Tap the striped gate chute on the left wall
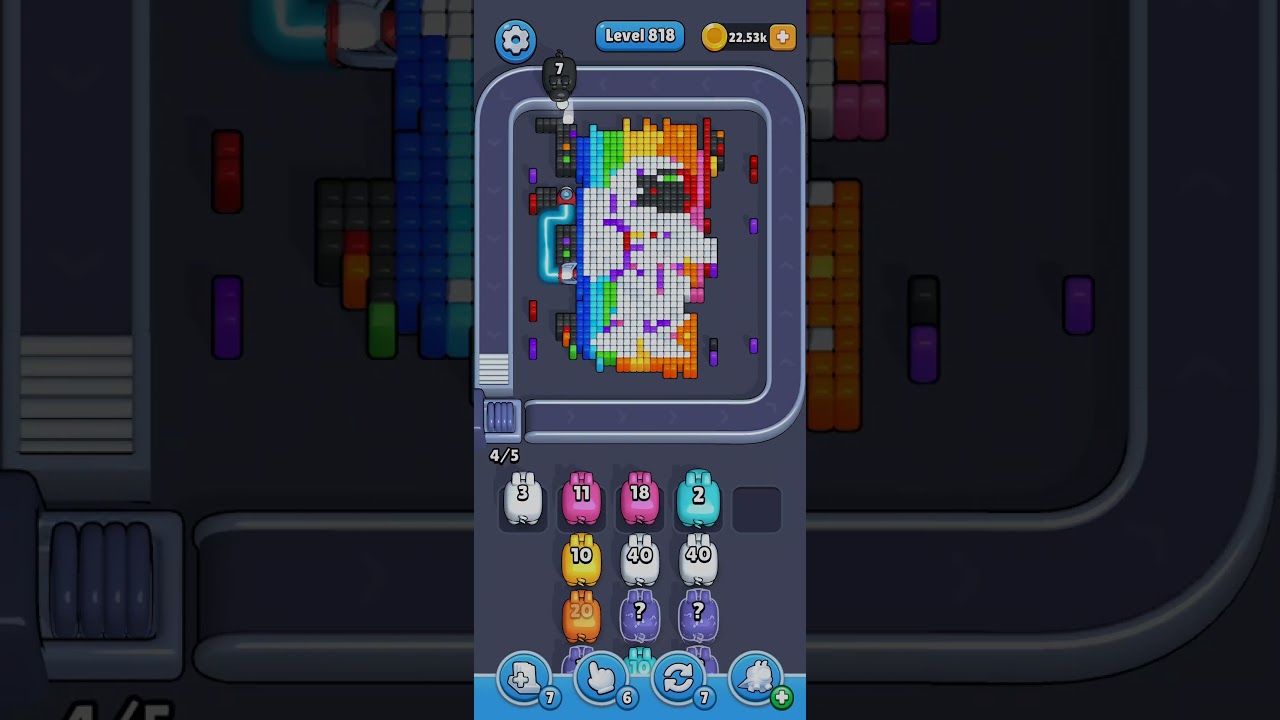This screenshot has width=1280, height=720. 492,371
